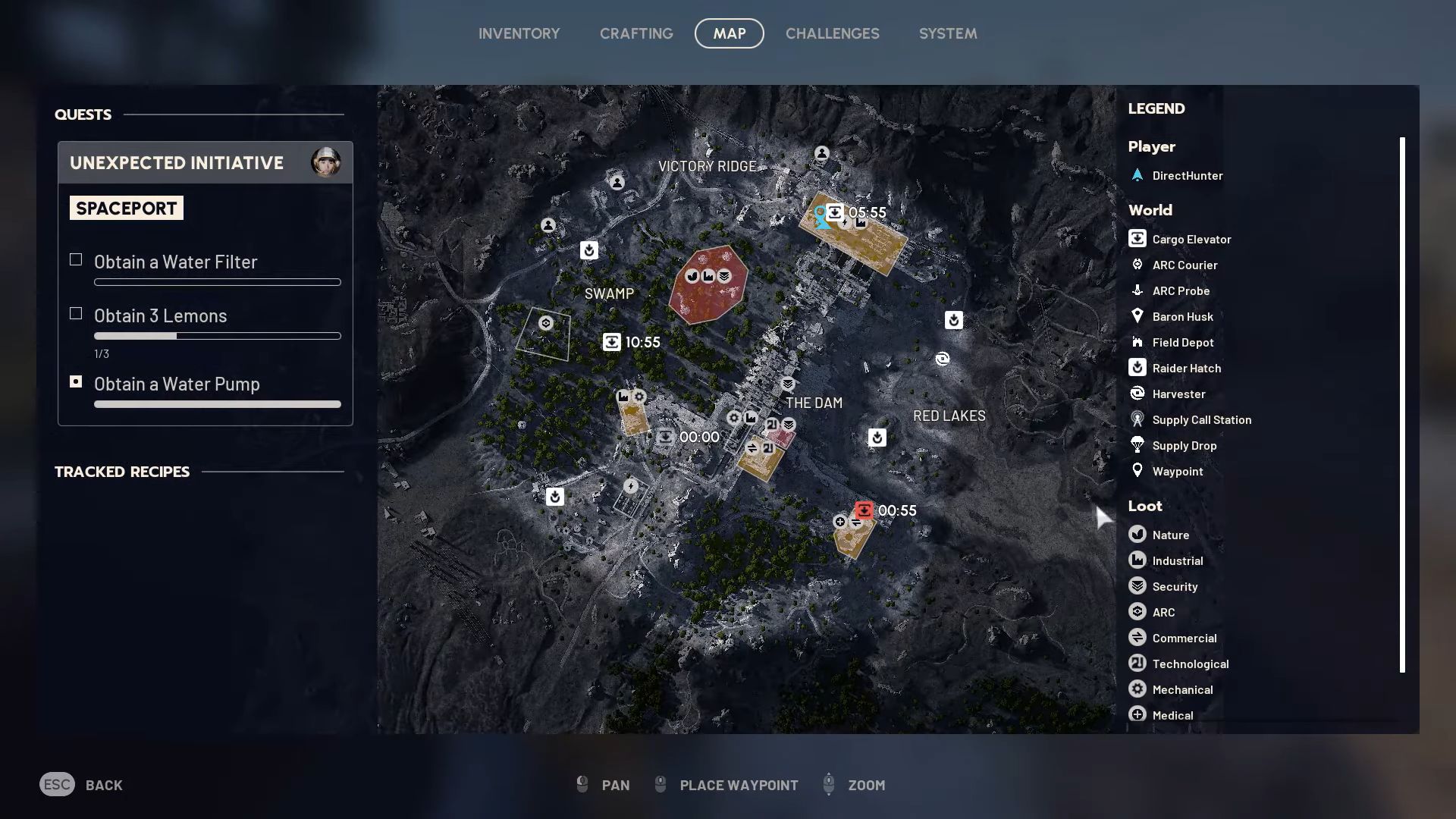Screen dimensions: 1456x819
Task: Click the Nature loot legend entry
Action: pos(1170,535)
